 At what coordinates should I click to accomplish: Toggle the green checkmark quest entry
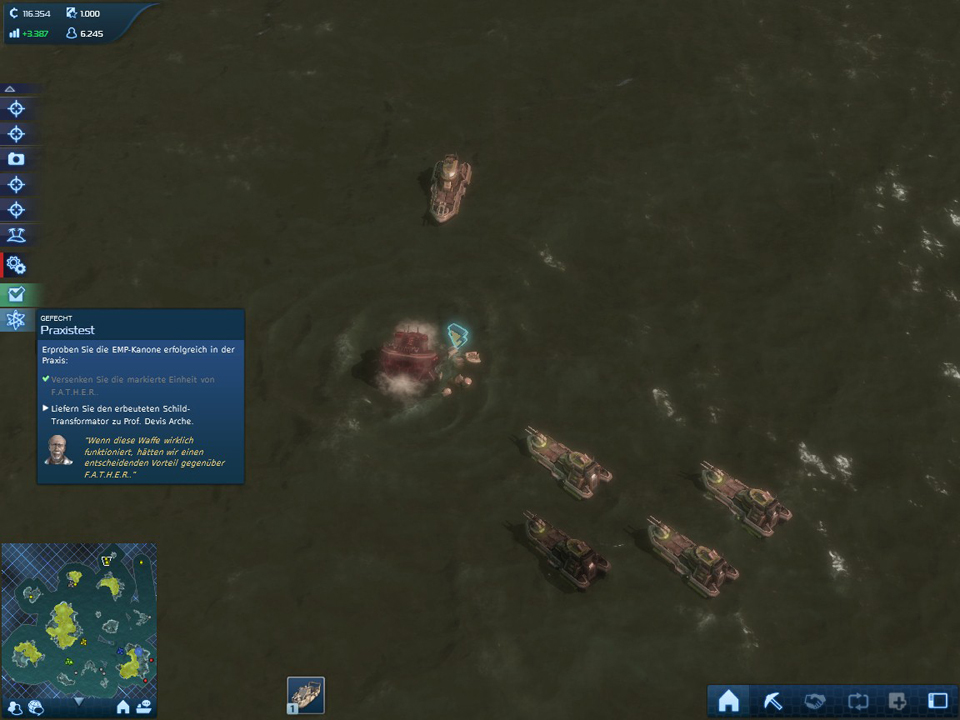tap(16, 294)
